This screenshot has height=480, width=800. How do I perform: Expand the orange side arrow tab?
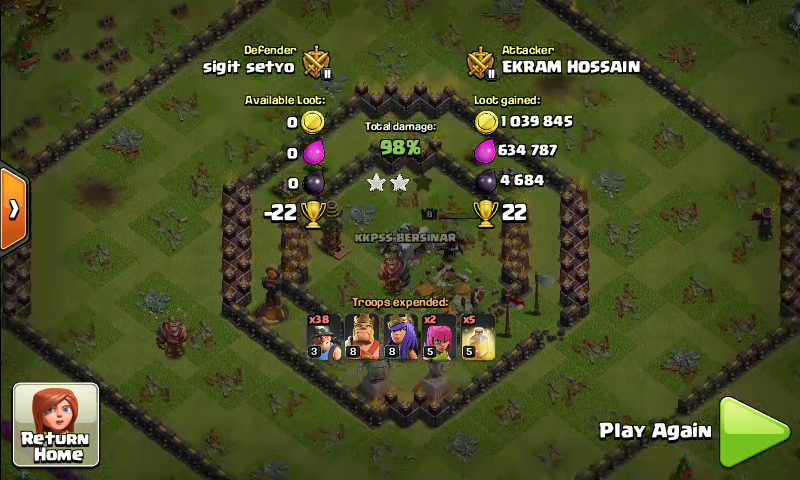coord(13,209)
